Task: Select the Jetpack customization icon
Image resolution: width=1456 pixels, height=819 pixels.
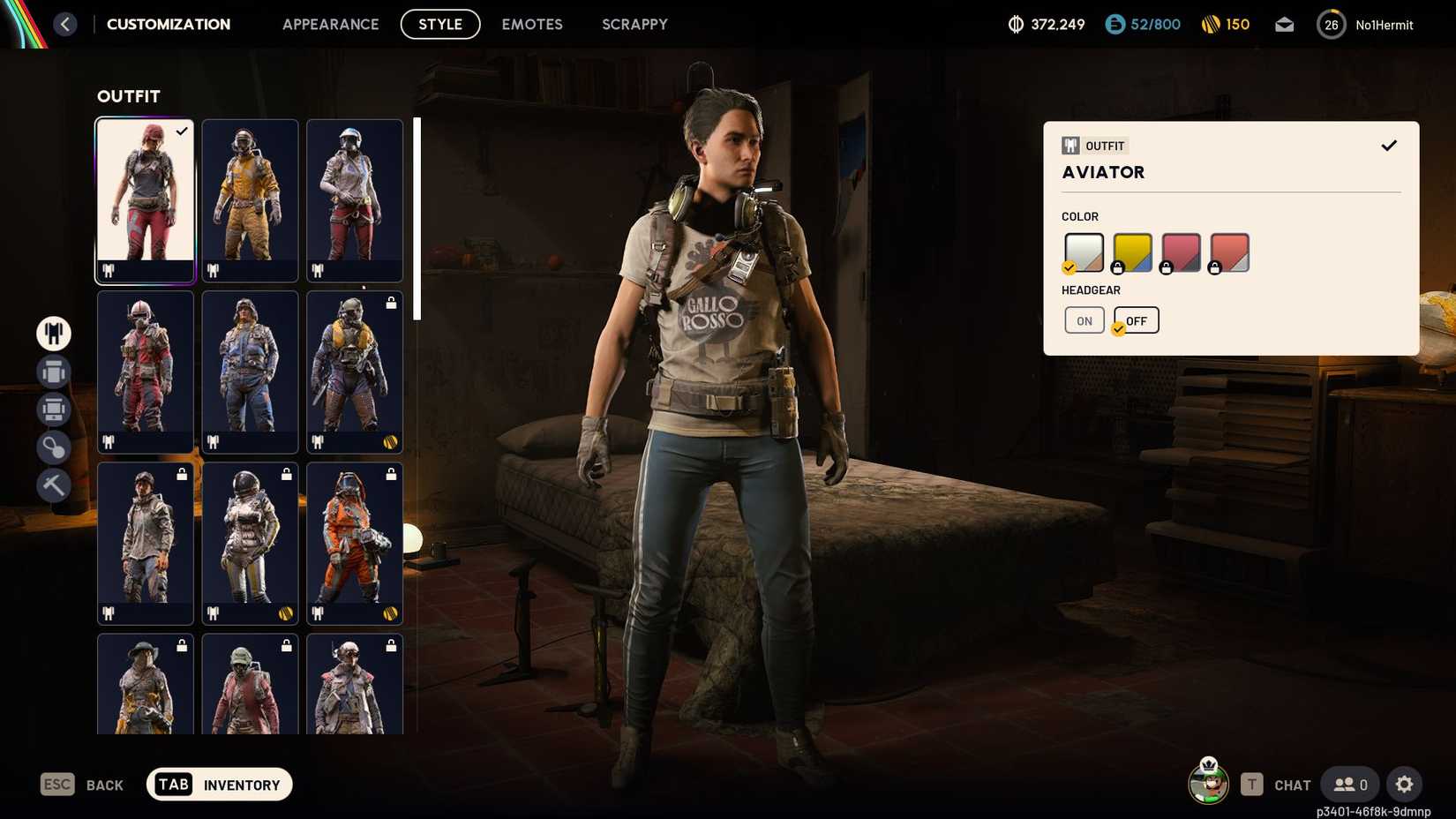Action: pos(53,409)
